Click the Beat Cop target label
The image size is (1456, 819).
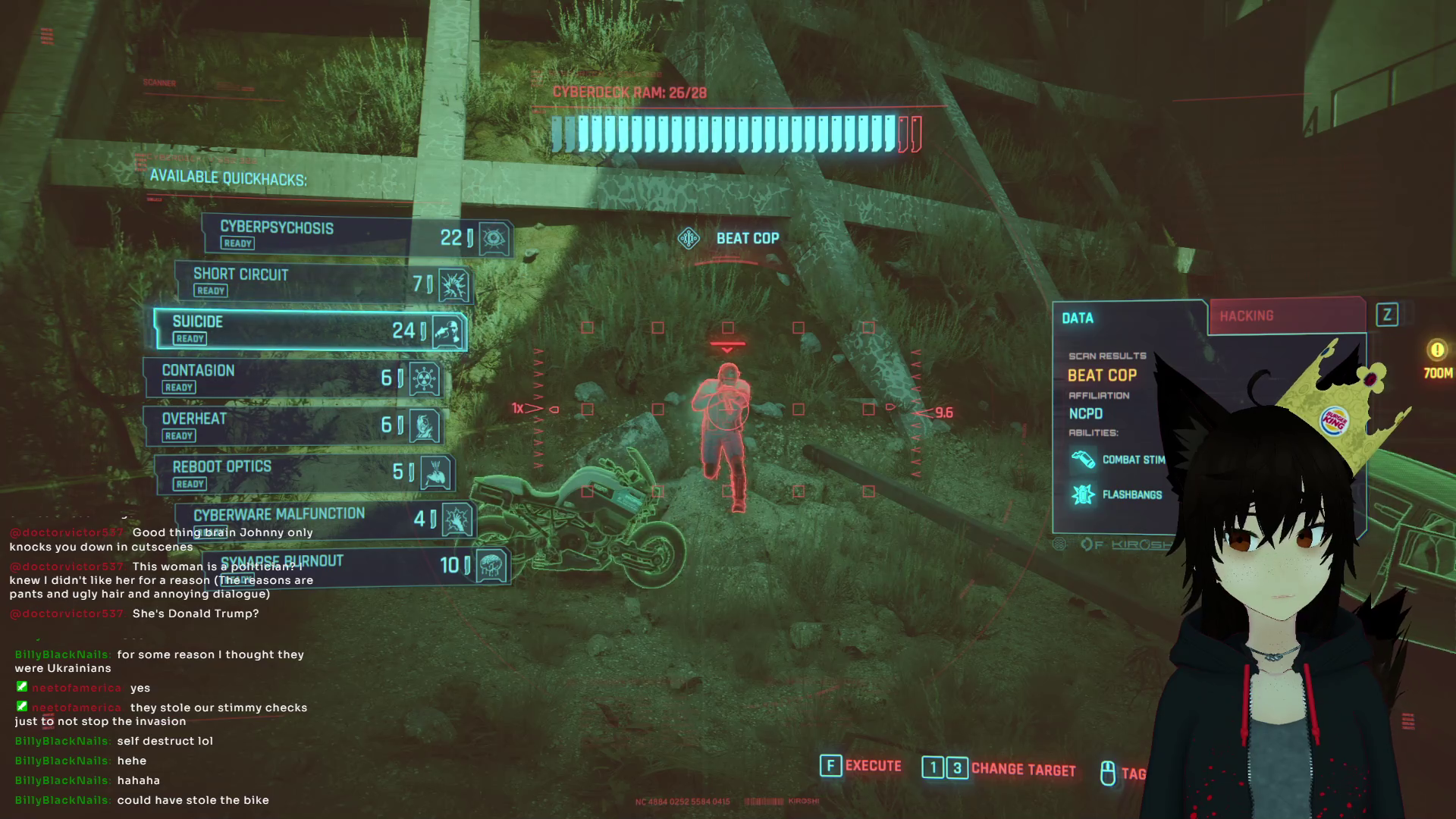coord(747,238)
